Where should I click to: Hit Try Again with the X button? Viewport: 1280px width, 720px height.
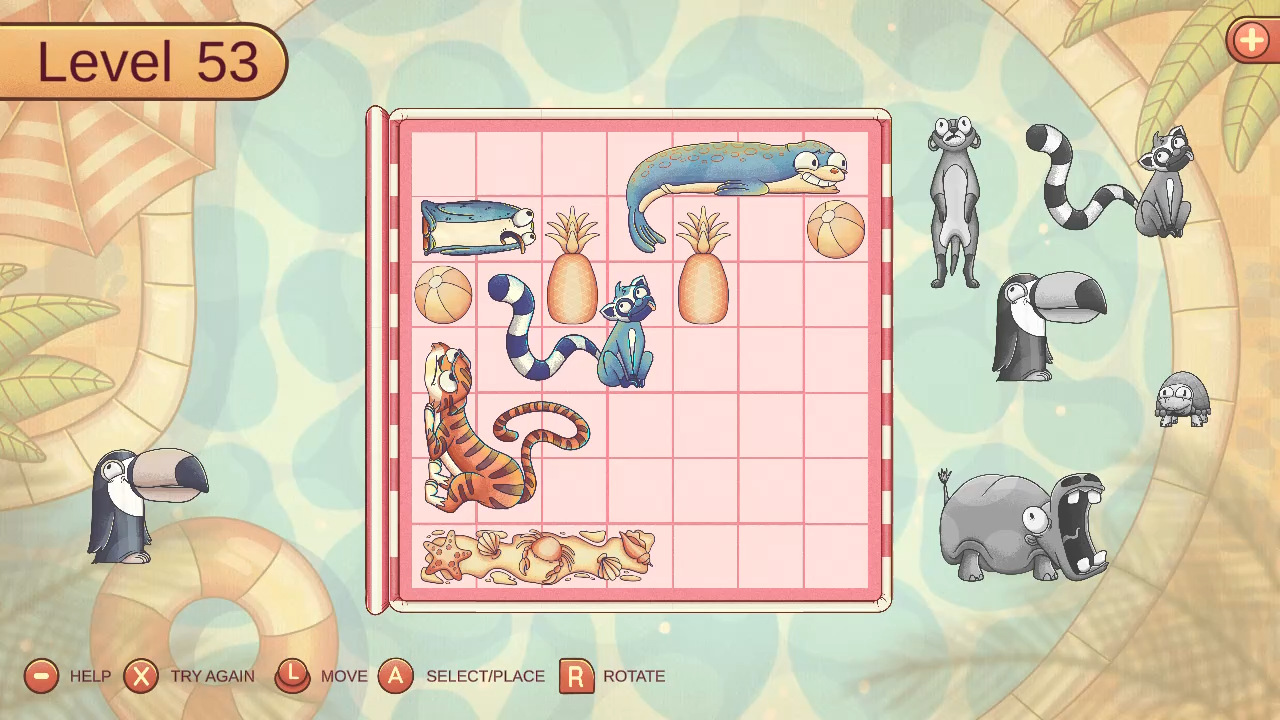click(x=140, y=676)
